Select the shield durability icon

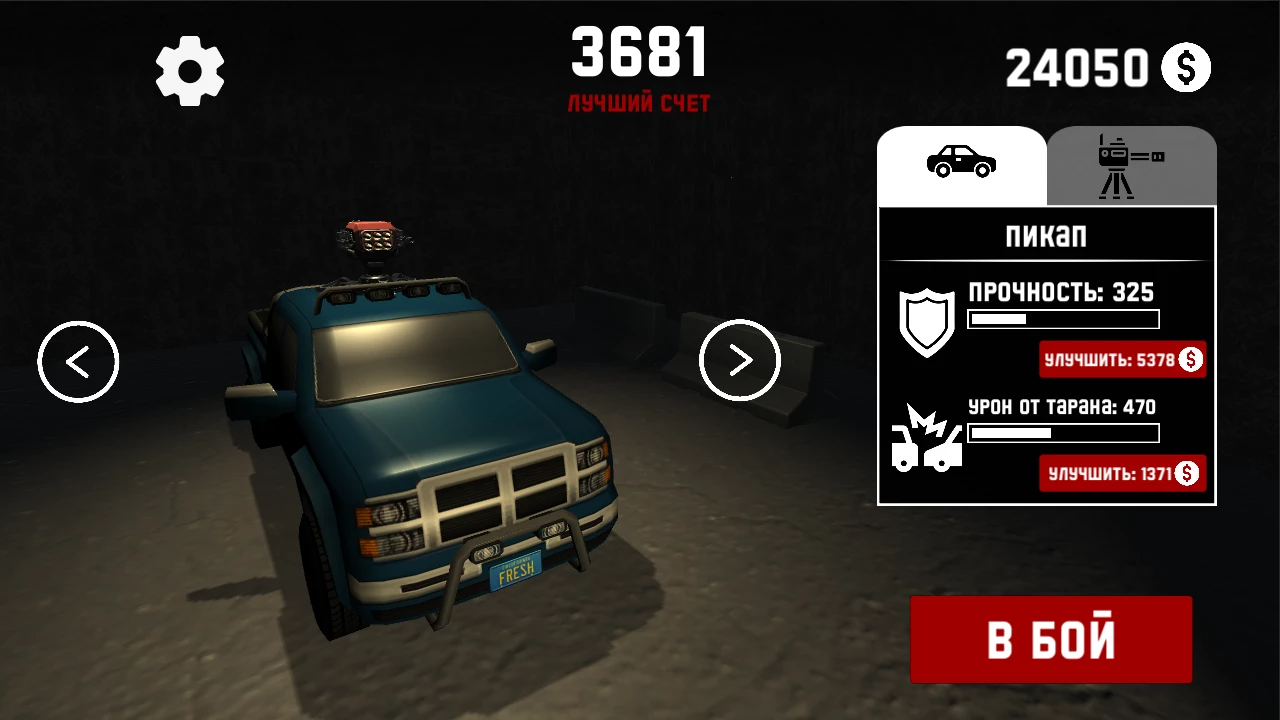pos(927,322)
